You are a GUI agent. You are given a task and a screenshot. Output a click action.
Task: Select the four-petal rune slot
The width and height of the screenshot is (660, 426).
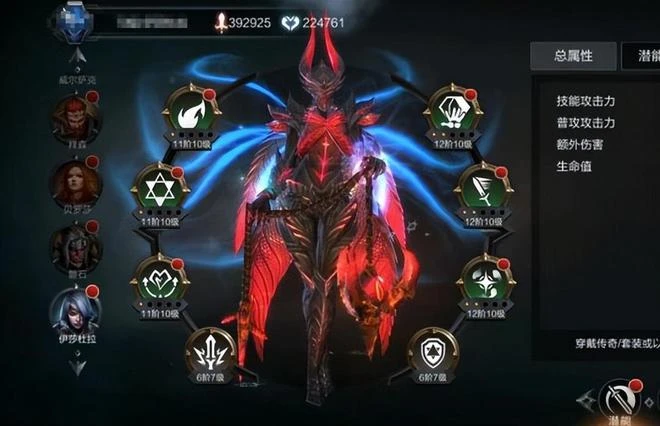tap(485, 279)
